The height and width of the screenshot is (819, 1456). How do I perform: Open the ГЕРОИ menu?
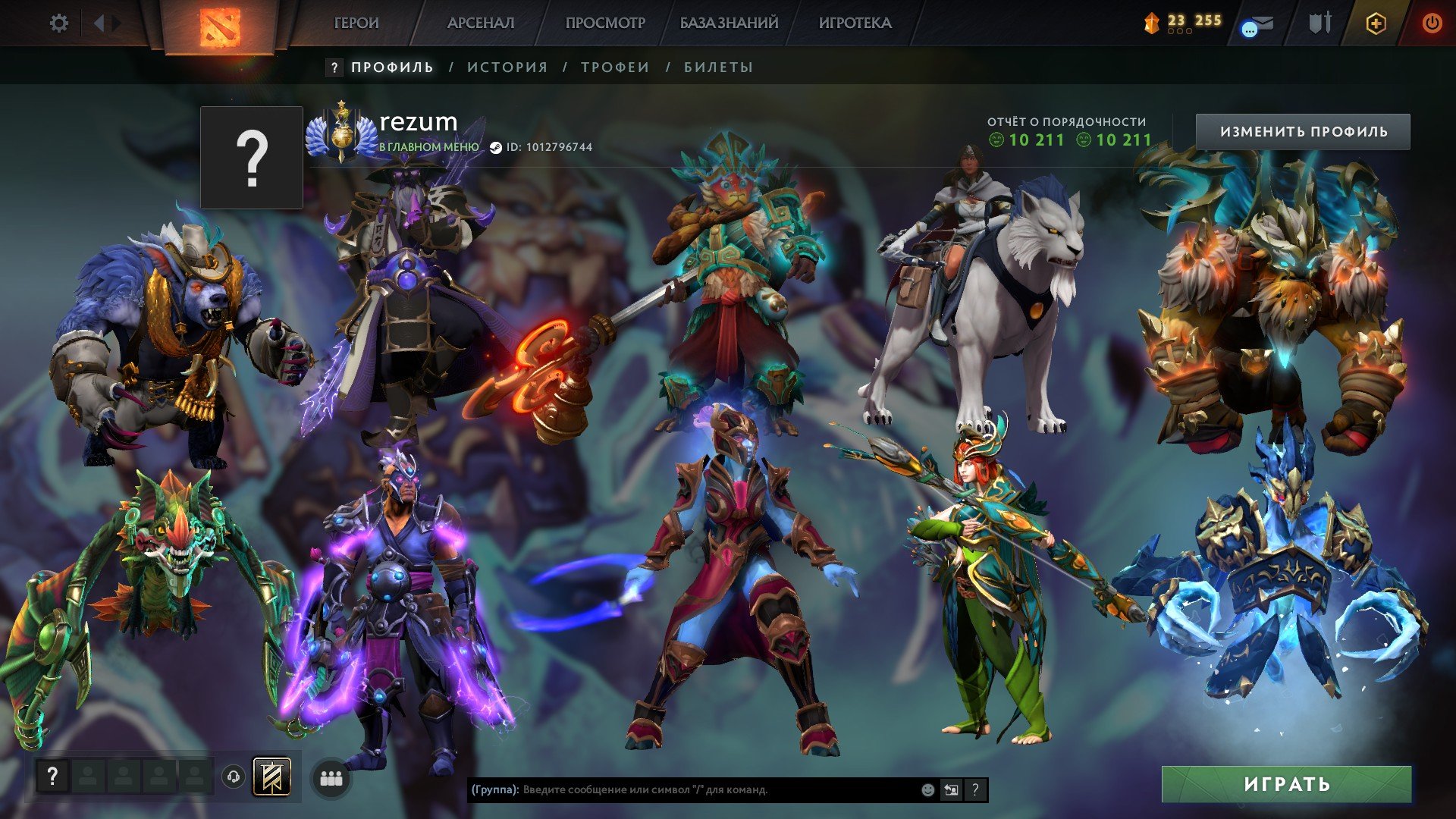[x=356, y=23]
